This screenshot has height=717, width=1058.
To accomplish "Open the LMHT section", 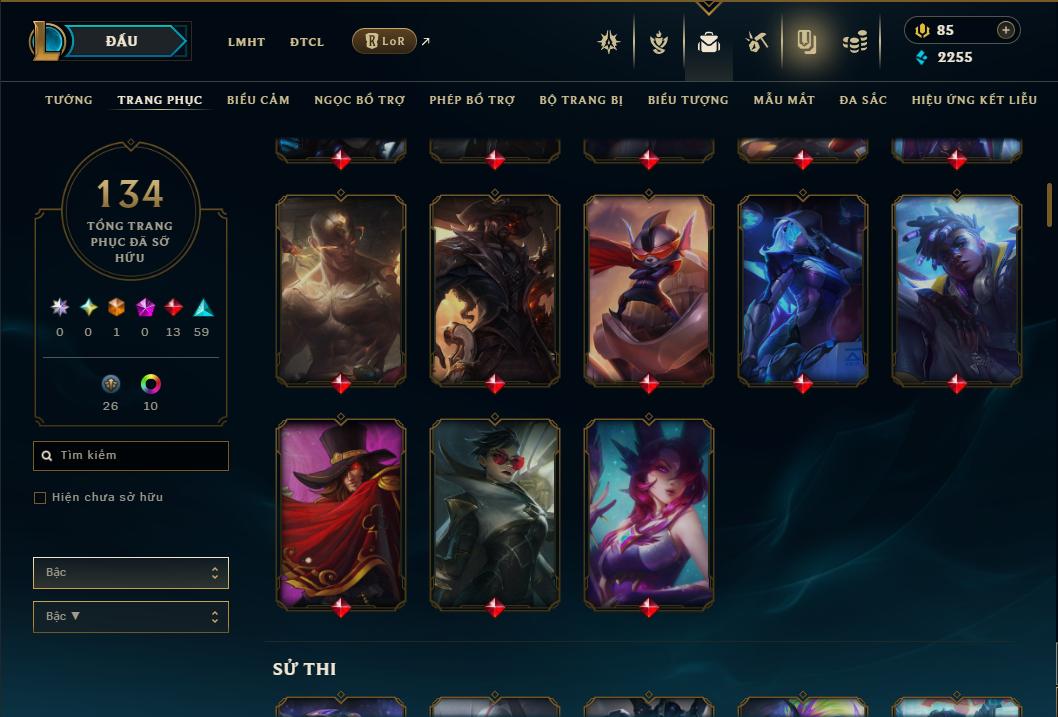I will click(246, 42).
